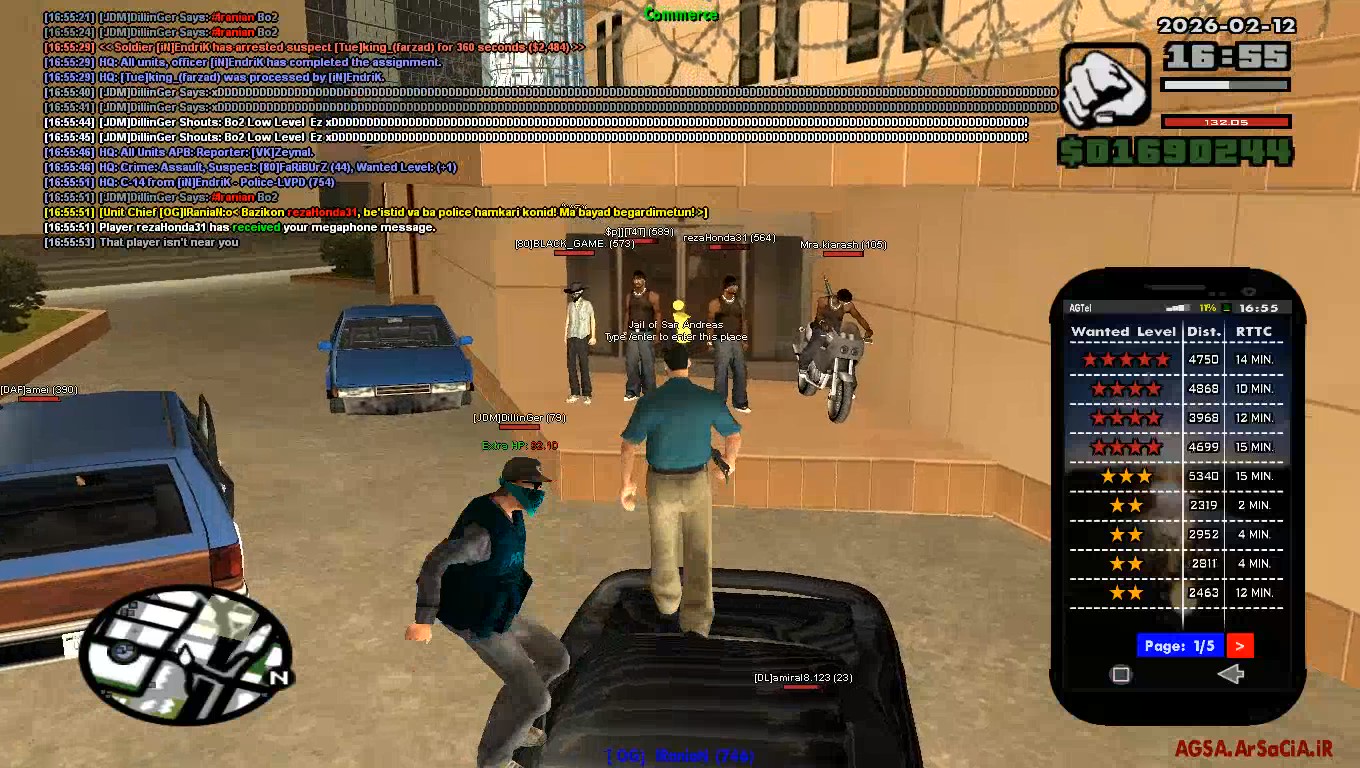Image resolution: width=1360 pixels, height=768 pixels.
Task: Click the three gold stars beside 5340
Action: click(x=1125, y=477)
